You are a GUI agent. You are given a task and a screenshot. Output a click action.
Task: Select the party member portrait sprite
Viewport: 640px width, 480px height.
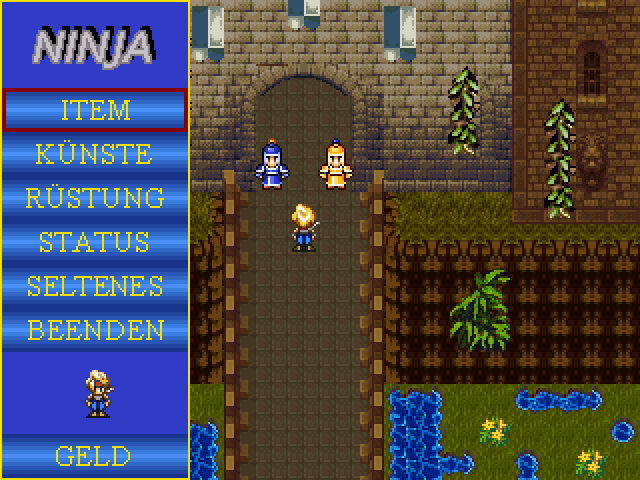coord(97,393)
